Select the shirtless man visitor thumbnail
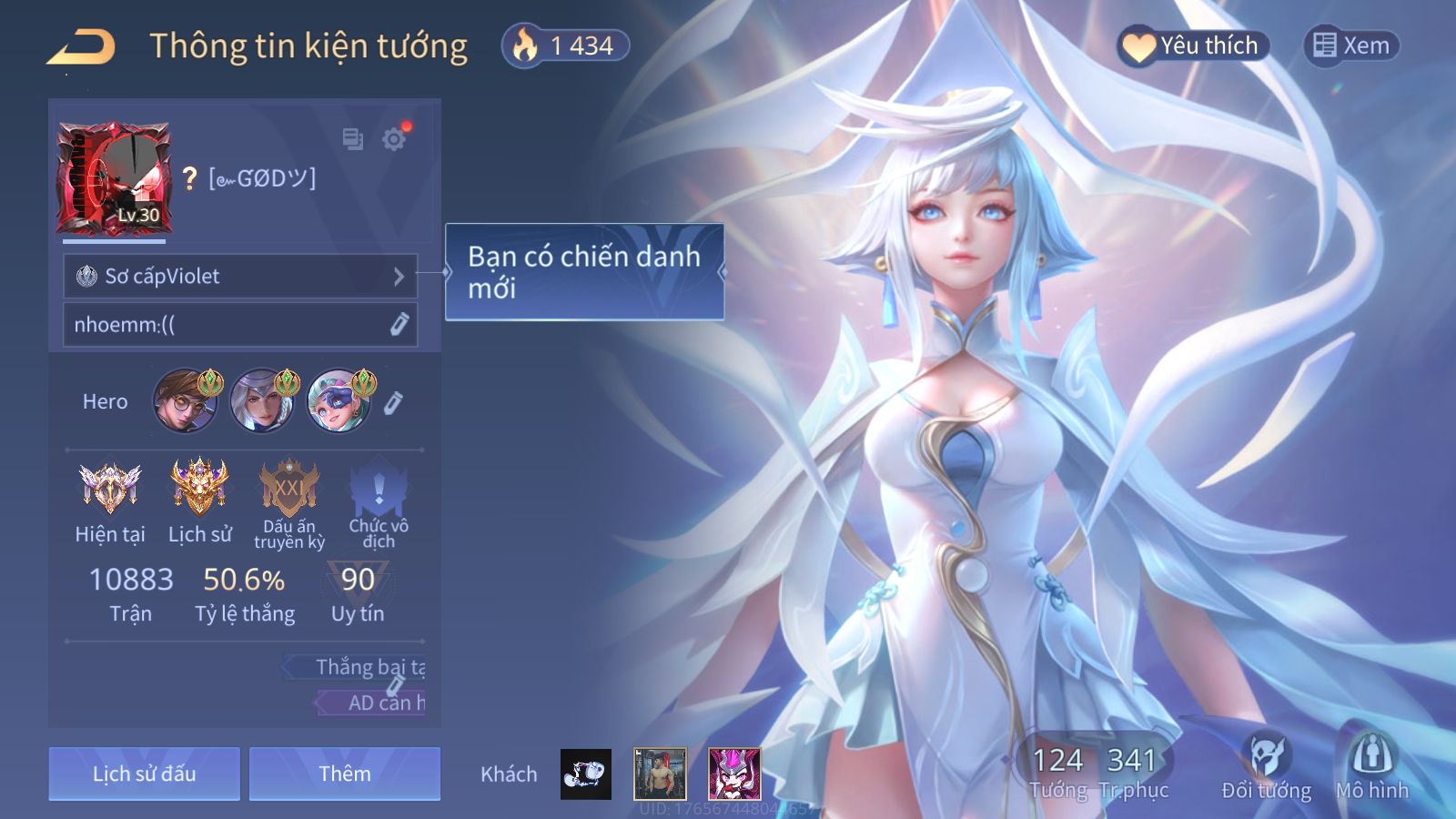The width and height of the screenshot is (1456, 819). (660, 773)
